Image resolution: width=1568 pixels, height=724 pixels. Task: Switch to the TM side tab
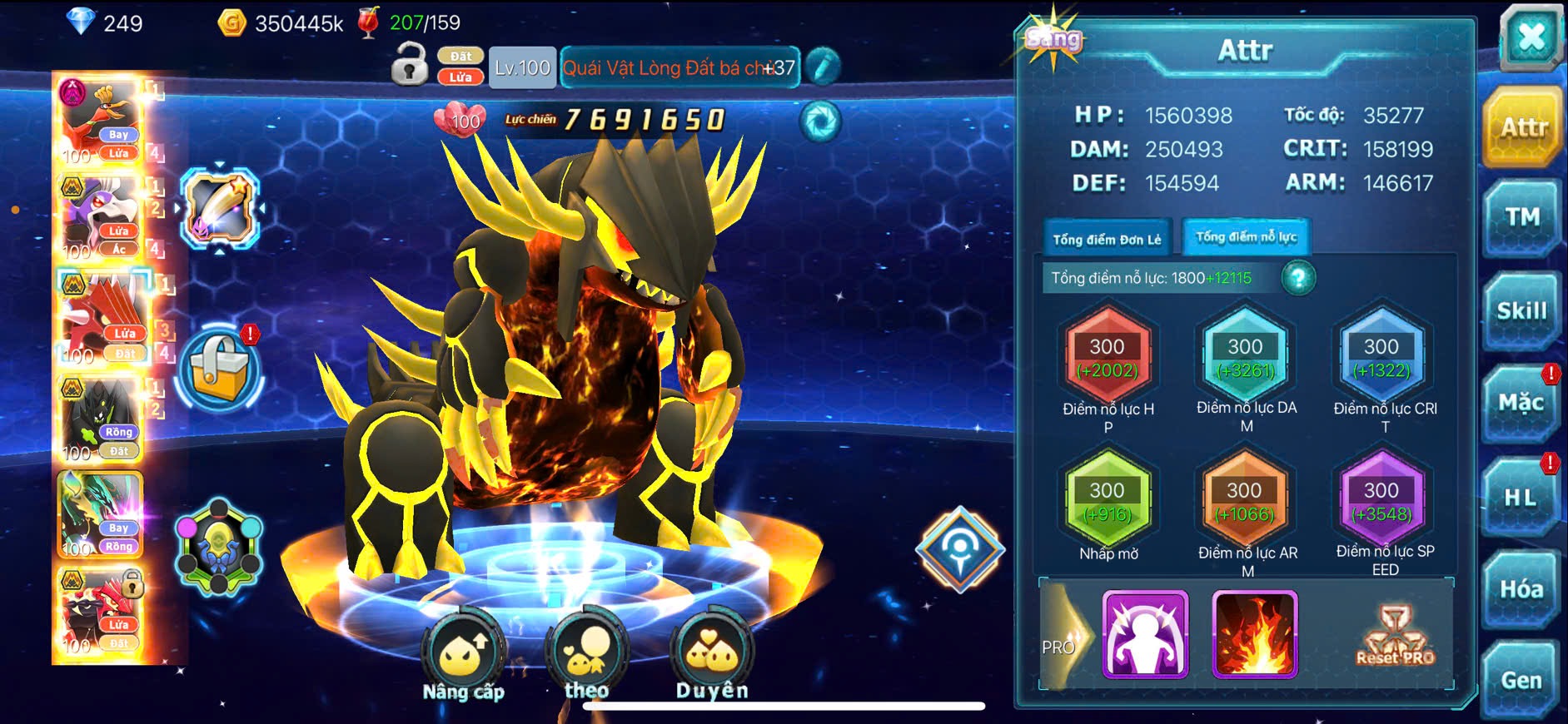point(1521,218)
